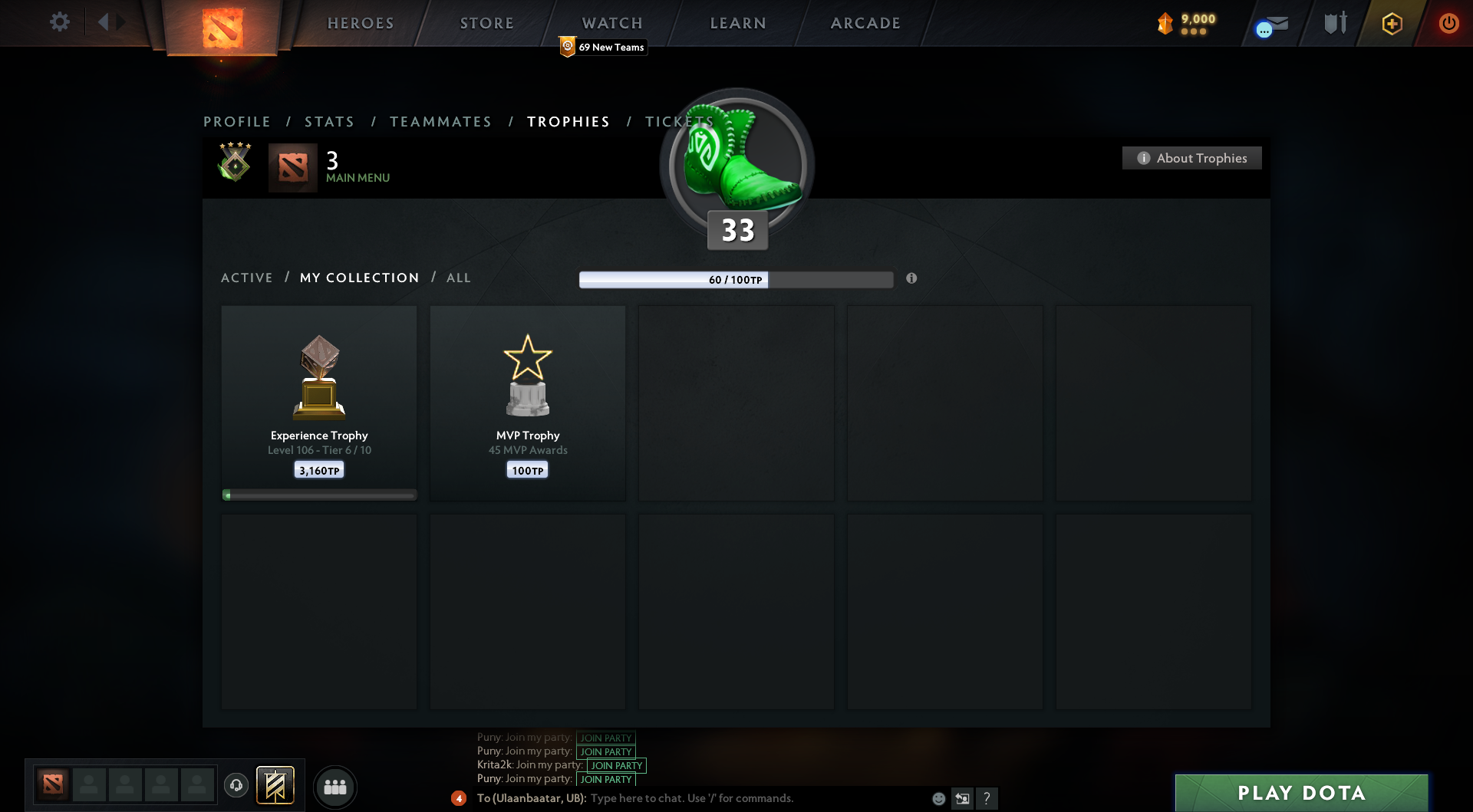Click the question mark icon near chat

[x=987, y=798]
